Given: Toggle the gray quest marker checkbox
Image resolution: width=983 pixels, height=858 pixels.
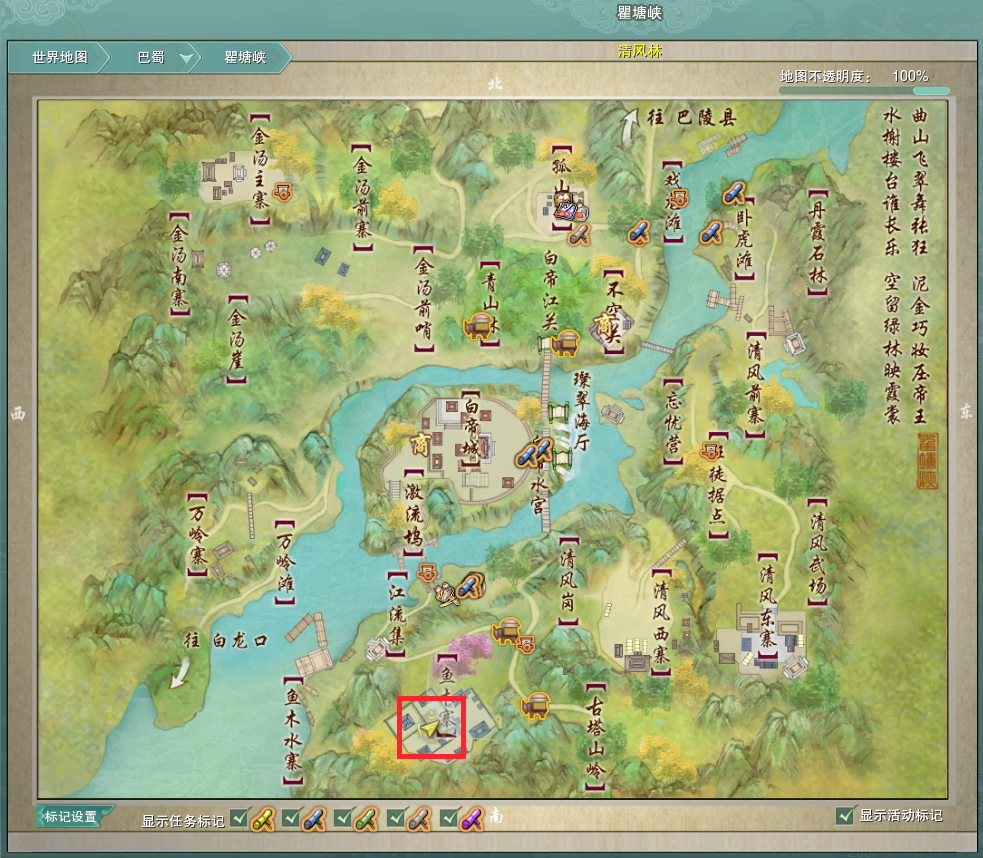Looking at the screenshot, I should tap(394, 817).
